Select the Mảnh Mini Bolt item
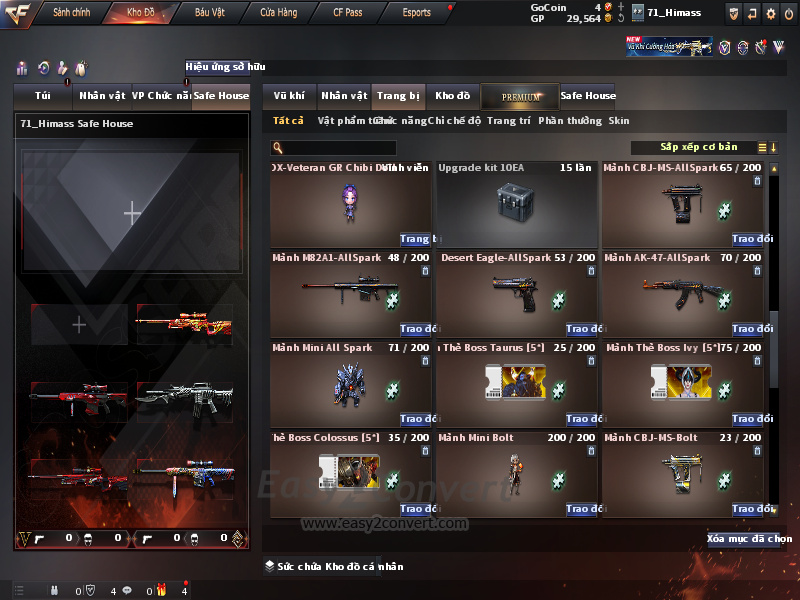Image resolution: width=800 pixels, height=600 pixels. tap(518, 475)
